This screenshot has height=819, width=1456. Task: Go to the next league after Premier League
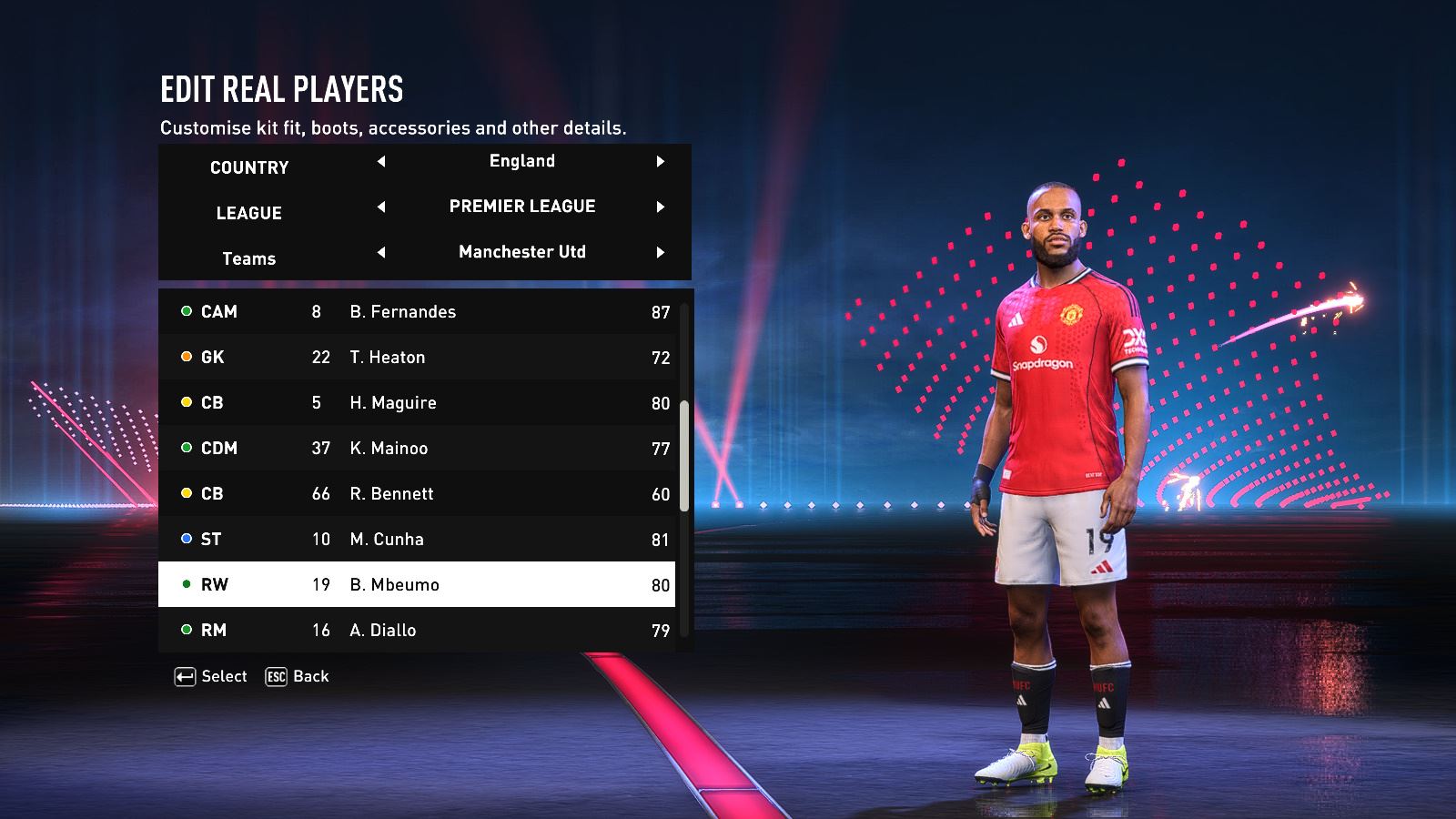[661, 207]
